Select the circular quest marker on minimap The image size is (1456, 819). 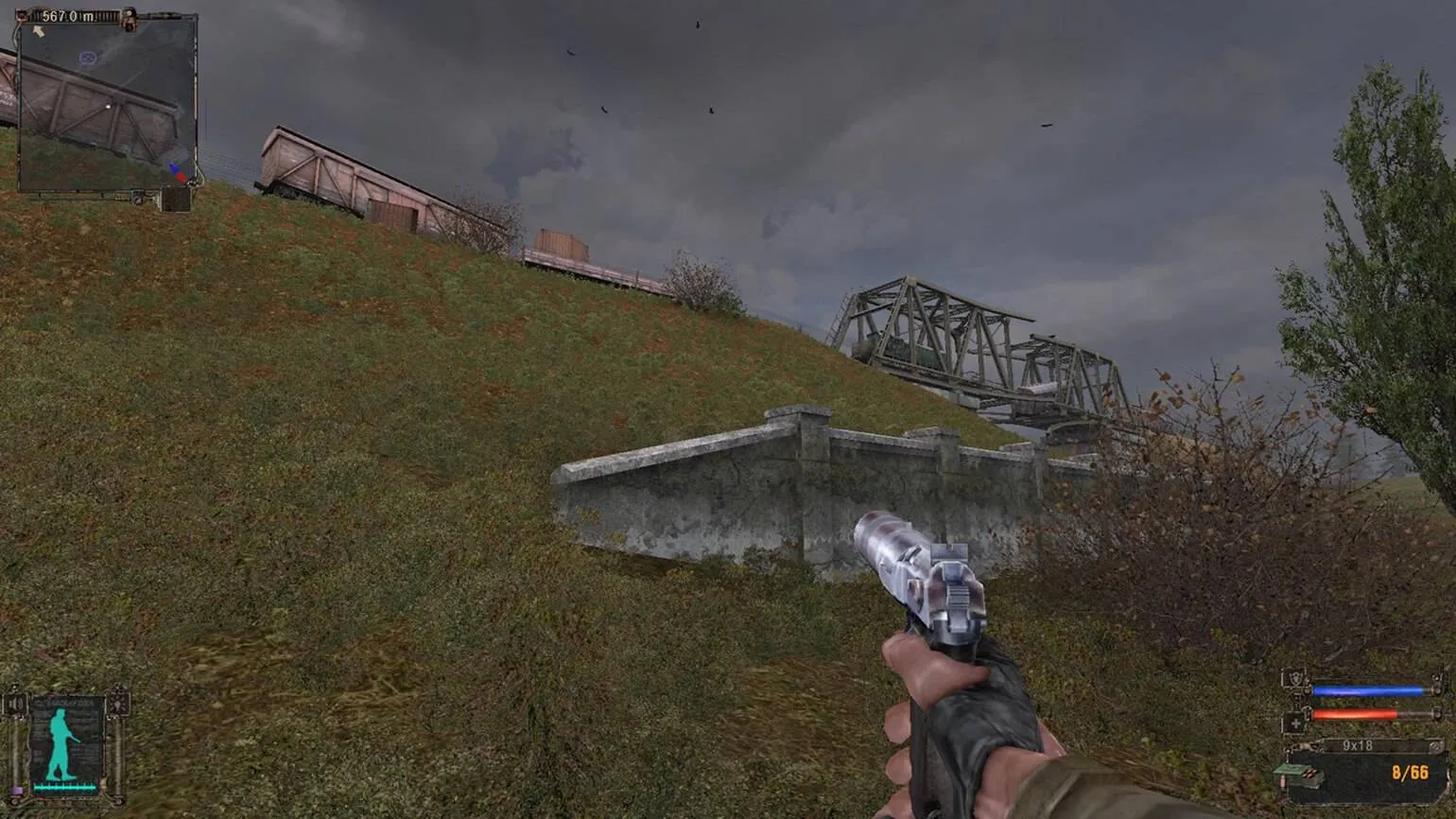(88, 59)
